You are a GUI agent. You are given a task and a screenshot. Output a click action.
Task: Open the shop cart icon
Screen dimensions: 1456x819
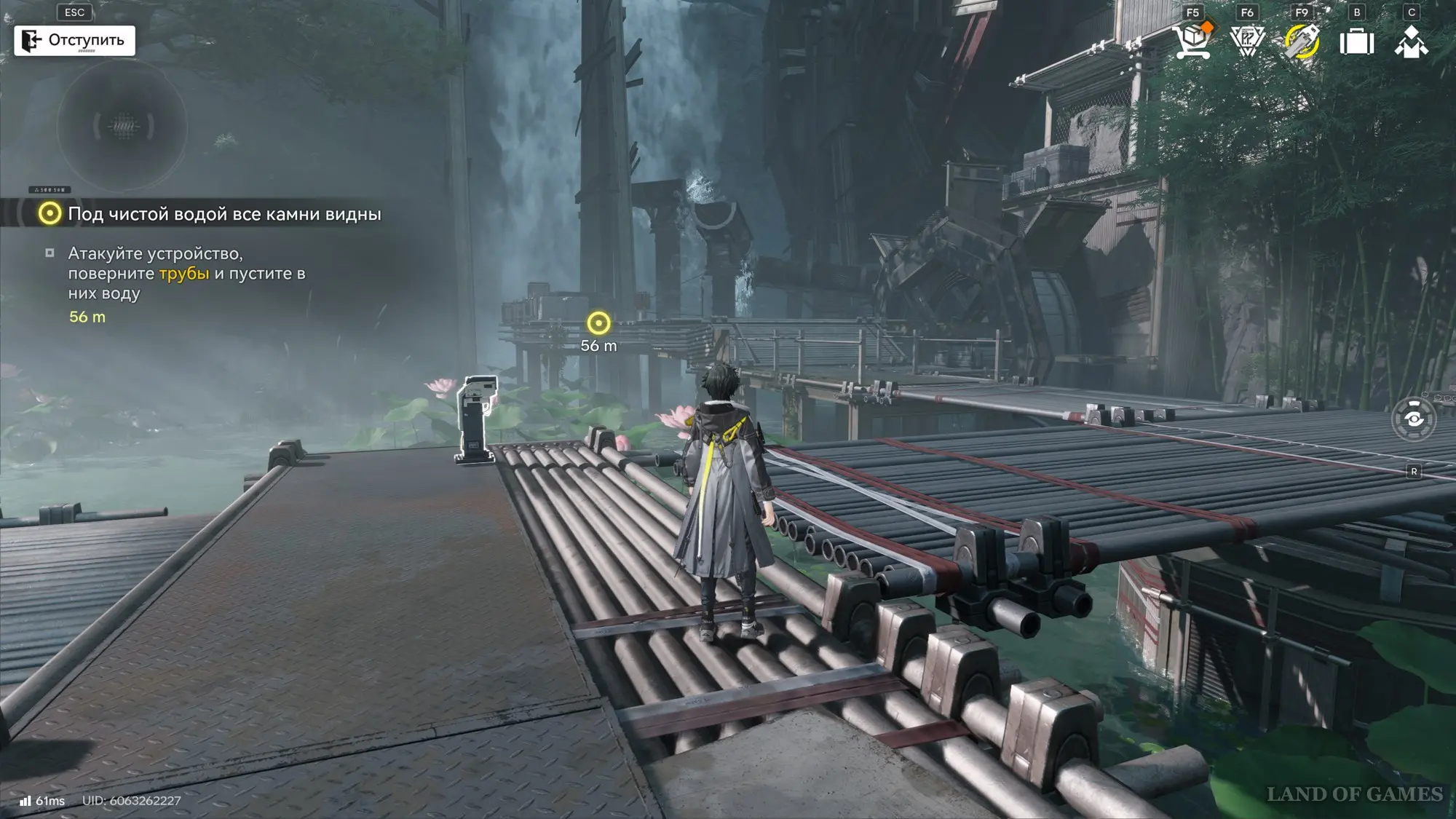1192,40
